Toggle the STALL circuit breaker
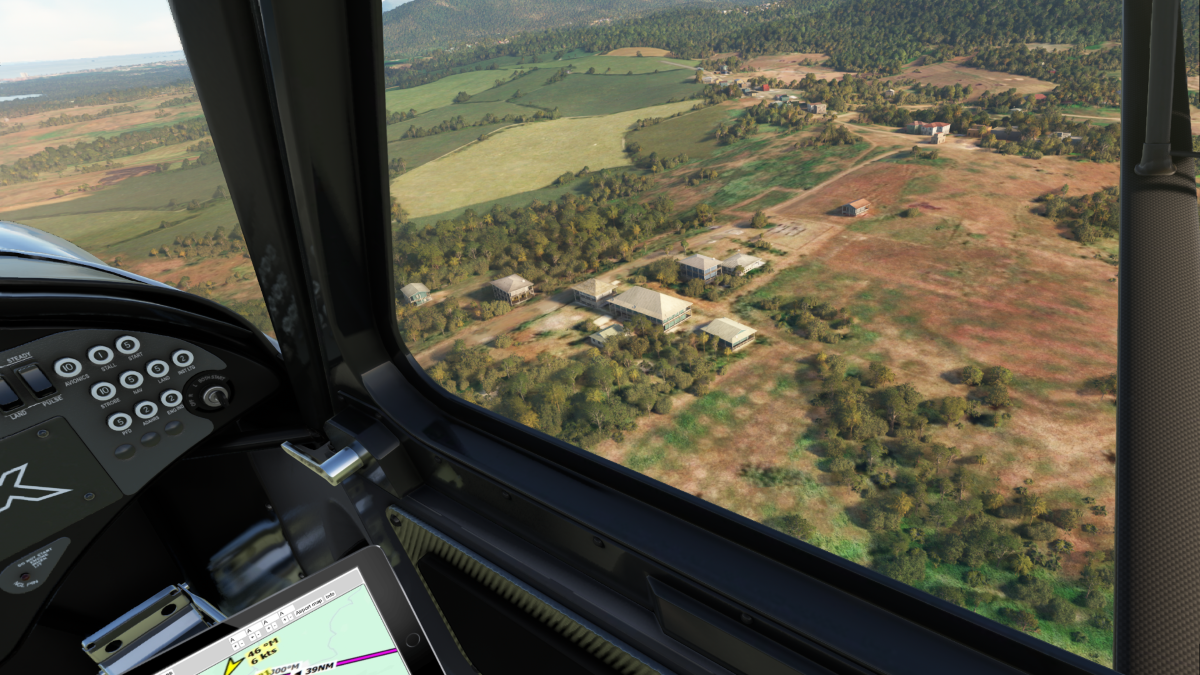The width and height of the screenshot is (1200, 675). tap(100, 355)
